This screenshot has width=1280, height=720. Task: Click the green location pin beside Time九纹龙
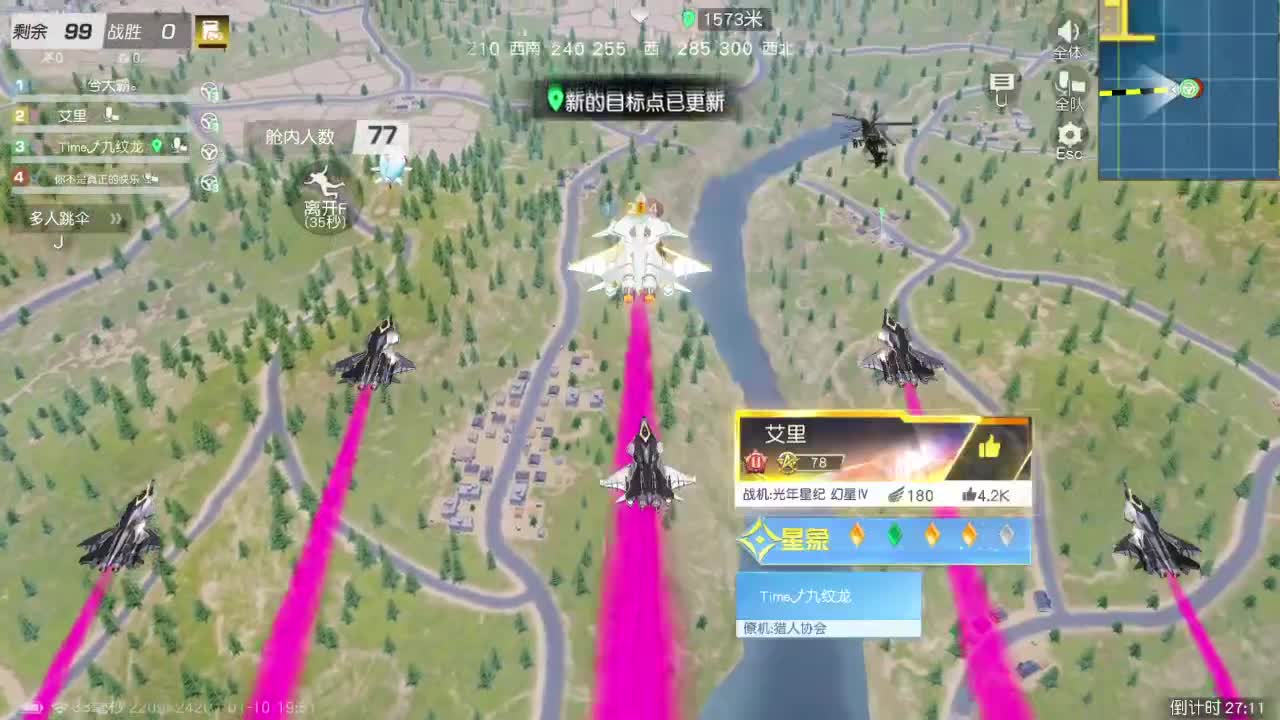pyautogui.click(x=157, y=145)
